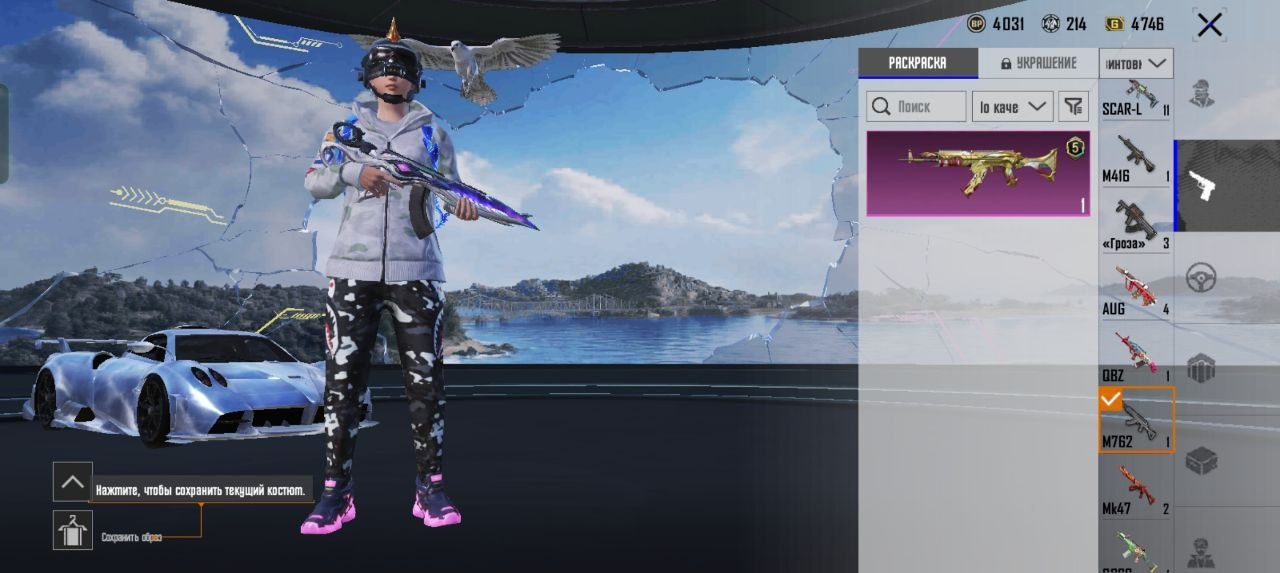
Task: Choose M416 in the weapon list
Action: 1136,162
